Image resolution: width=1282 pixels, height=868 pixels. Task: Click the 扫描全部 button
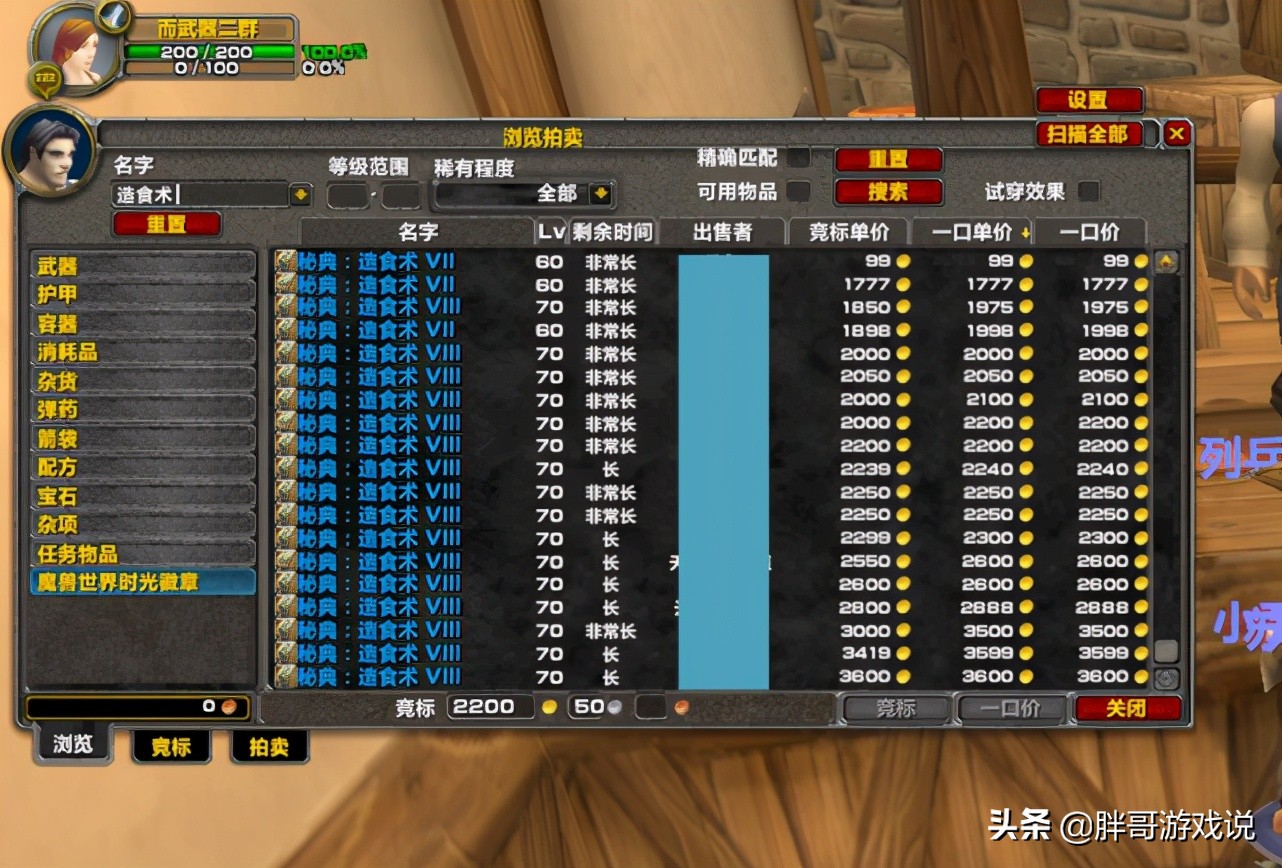coord(1088,133)
